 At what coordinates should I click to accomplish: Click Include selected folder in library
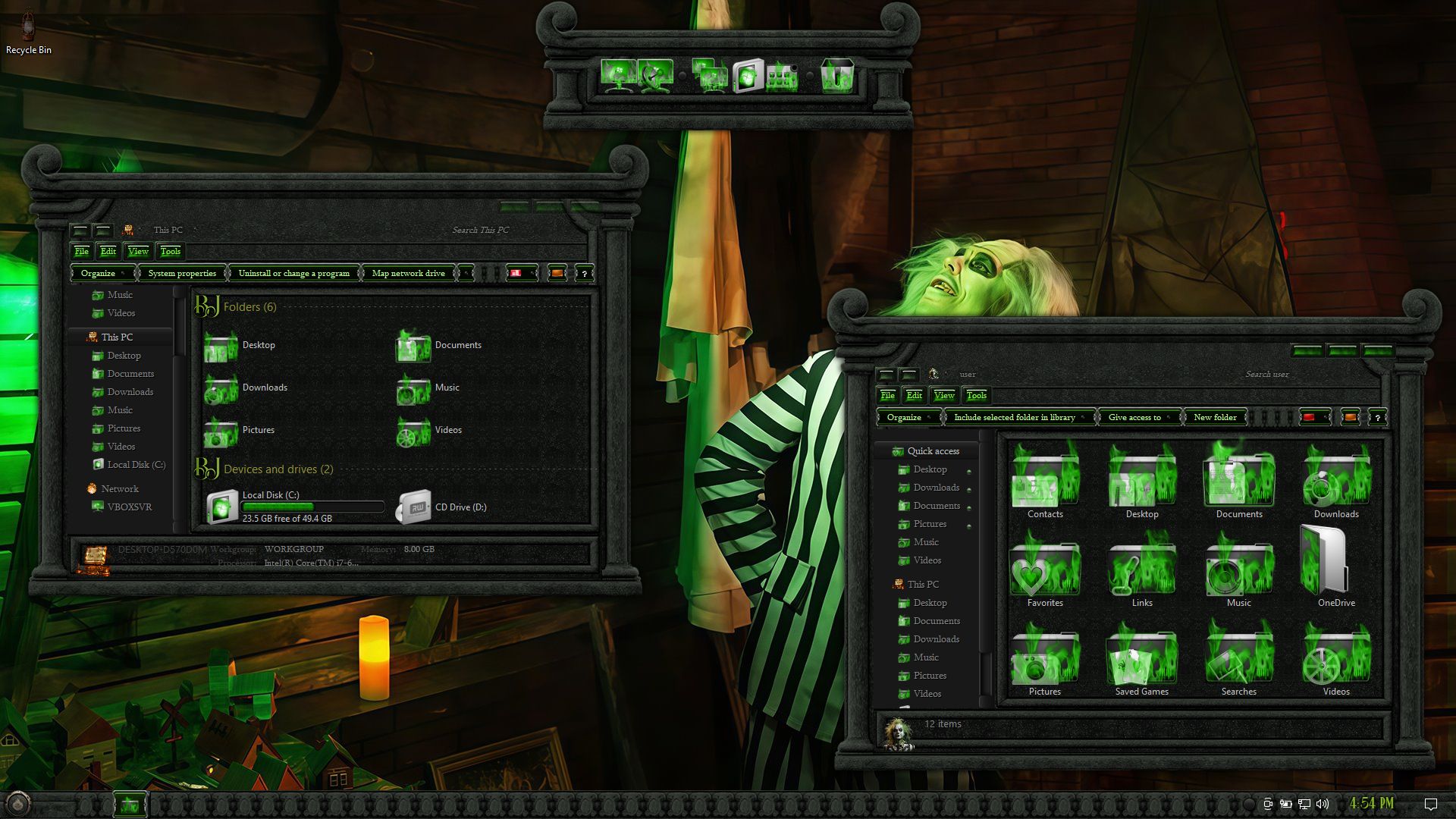coord(1015,417)
